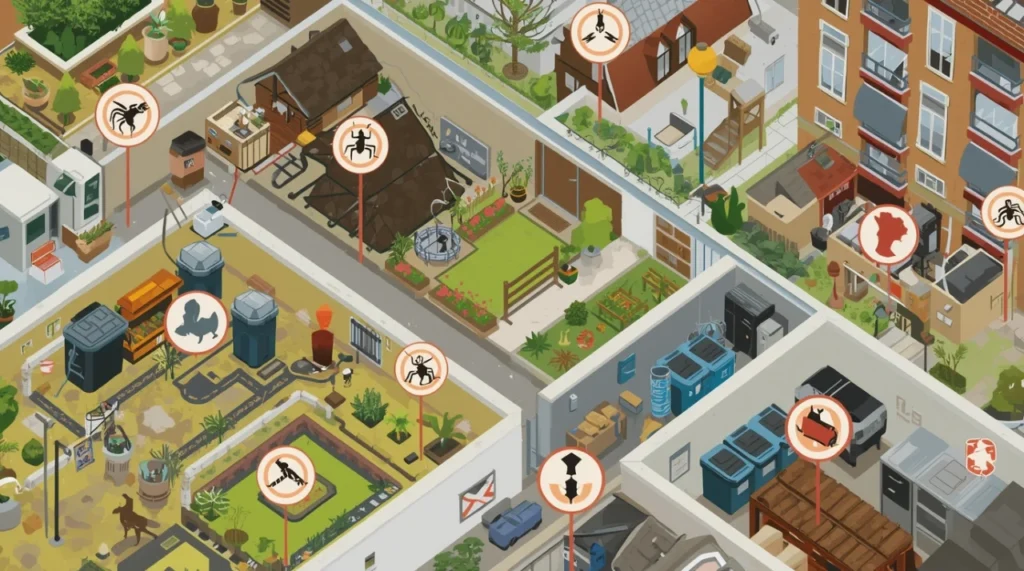The width and height of the screenshot is (1024, 571).
Task: Click the crawling insect marker on the green lawn
Action: point(286,475)
